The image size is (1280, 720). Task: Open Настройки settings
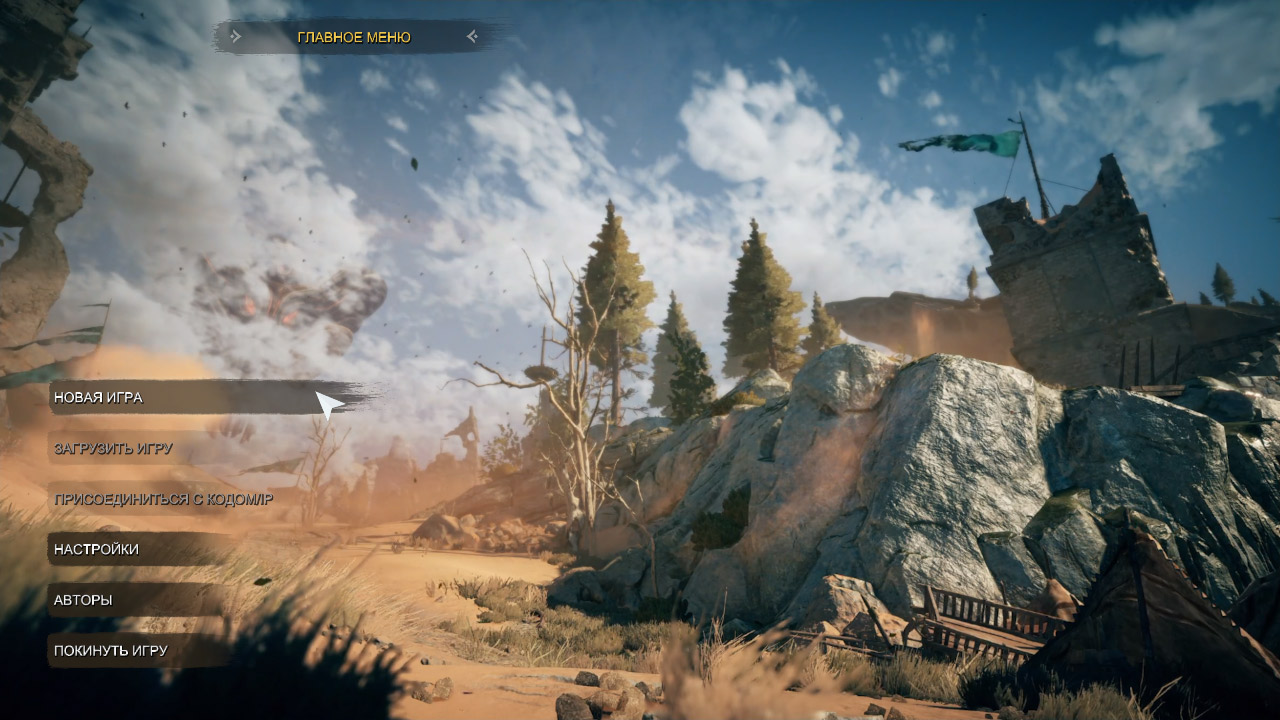(97, 550)
